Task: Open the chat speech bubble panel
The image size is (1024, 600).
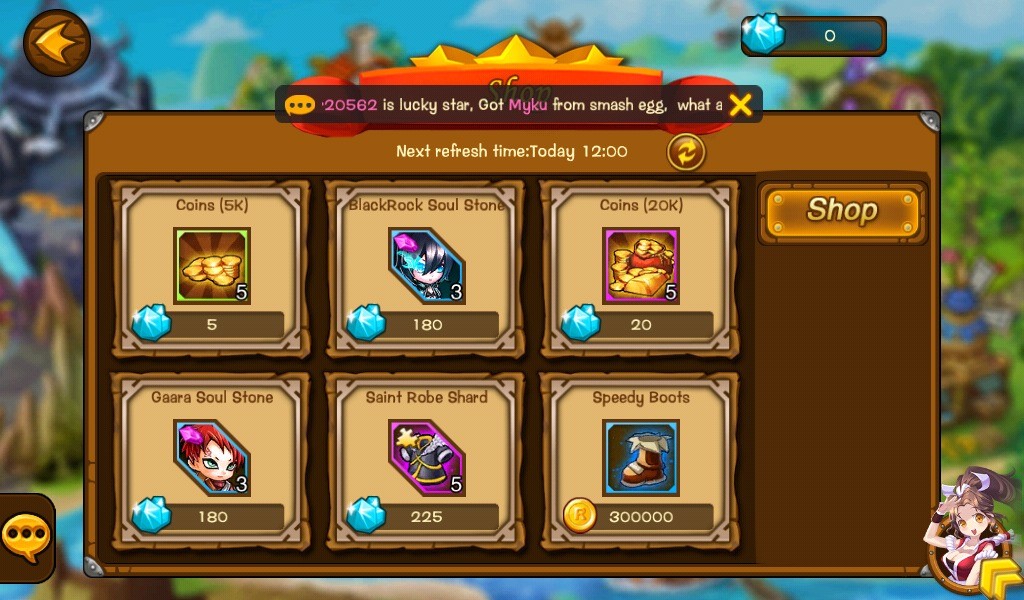Action: pos(24,538)
